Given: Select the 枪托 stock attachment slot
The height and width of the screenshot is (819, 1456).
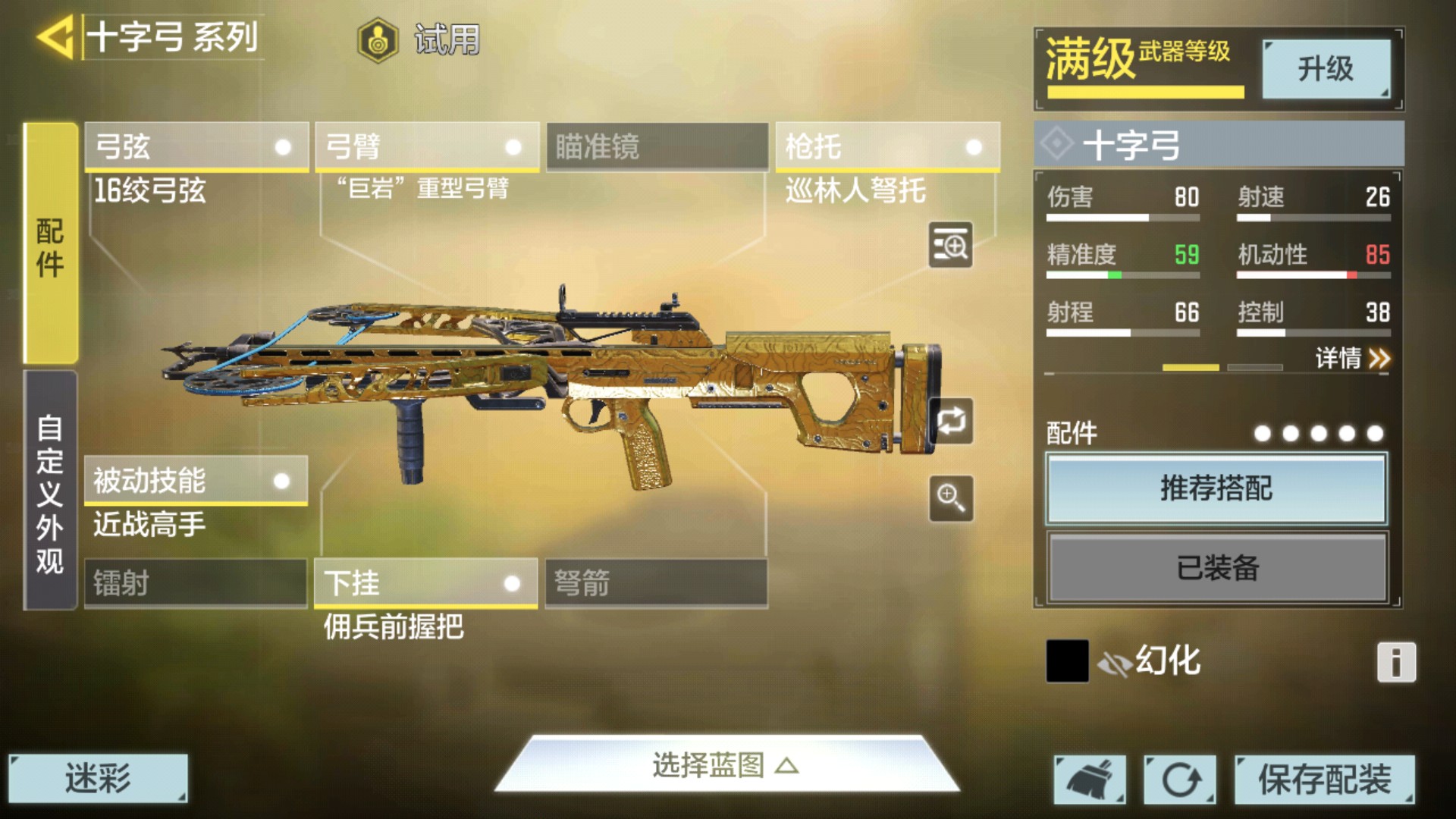Looking at the screenshot, I should 887,146.
